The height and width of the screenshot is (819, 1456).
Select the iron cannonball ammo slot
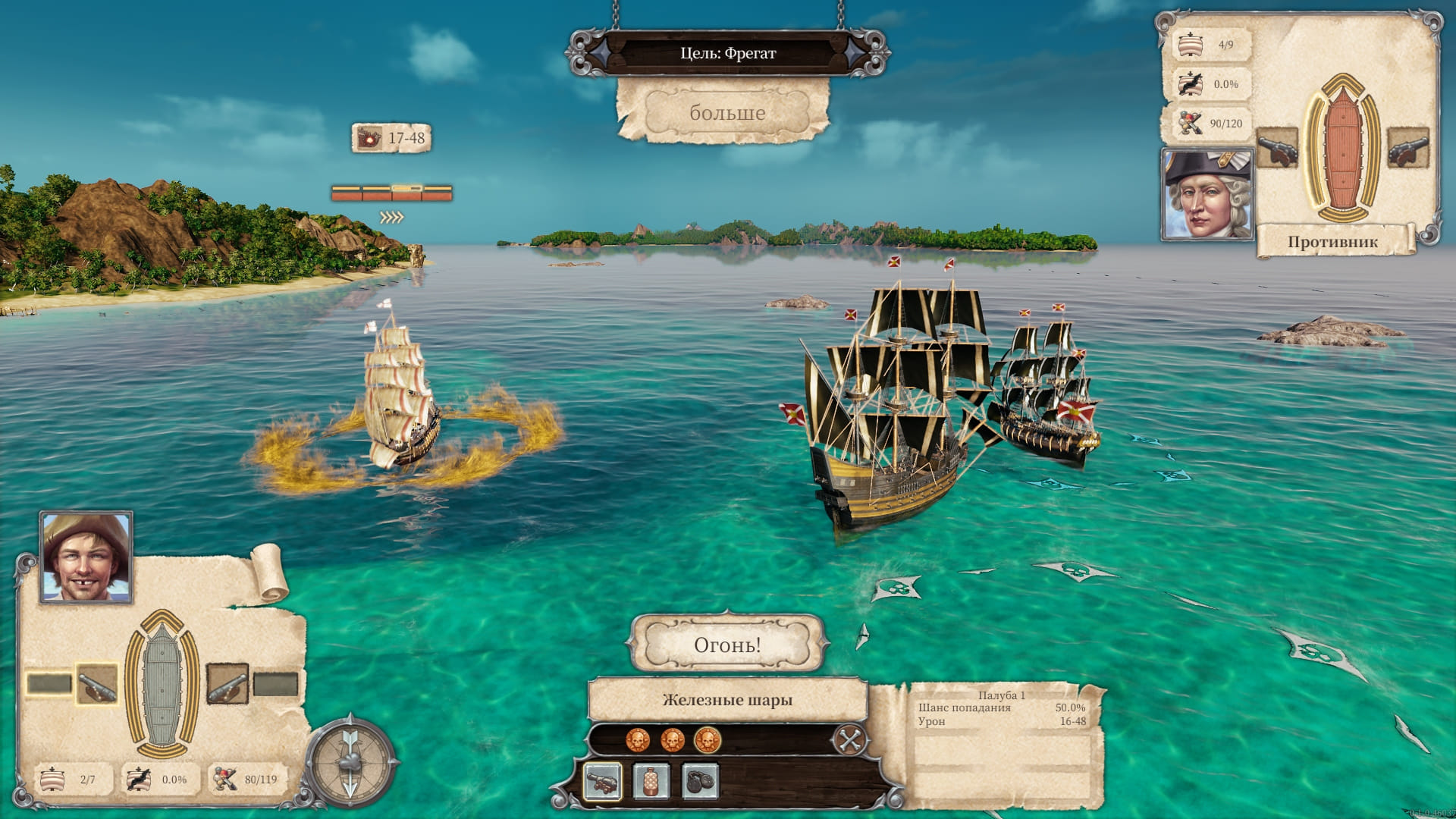click(603, 782)
